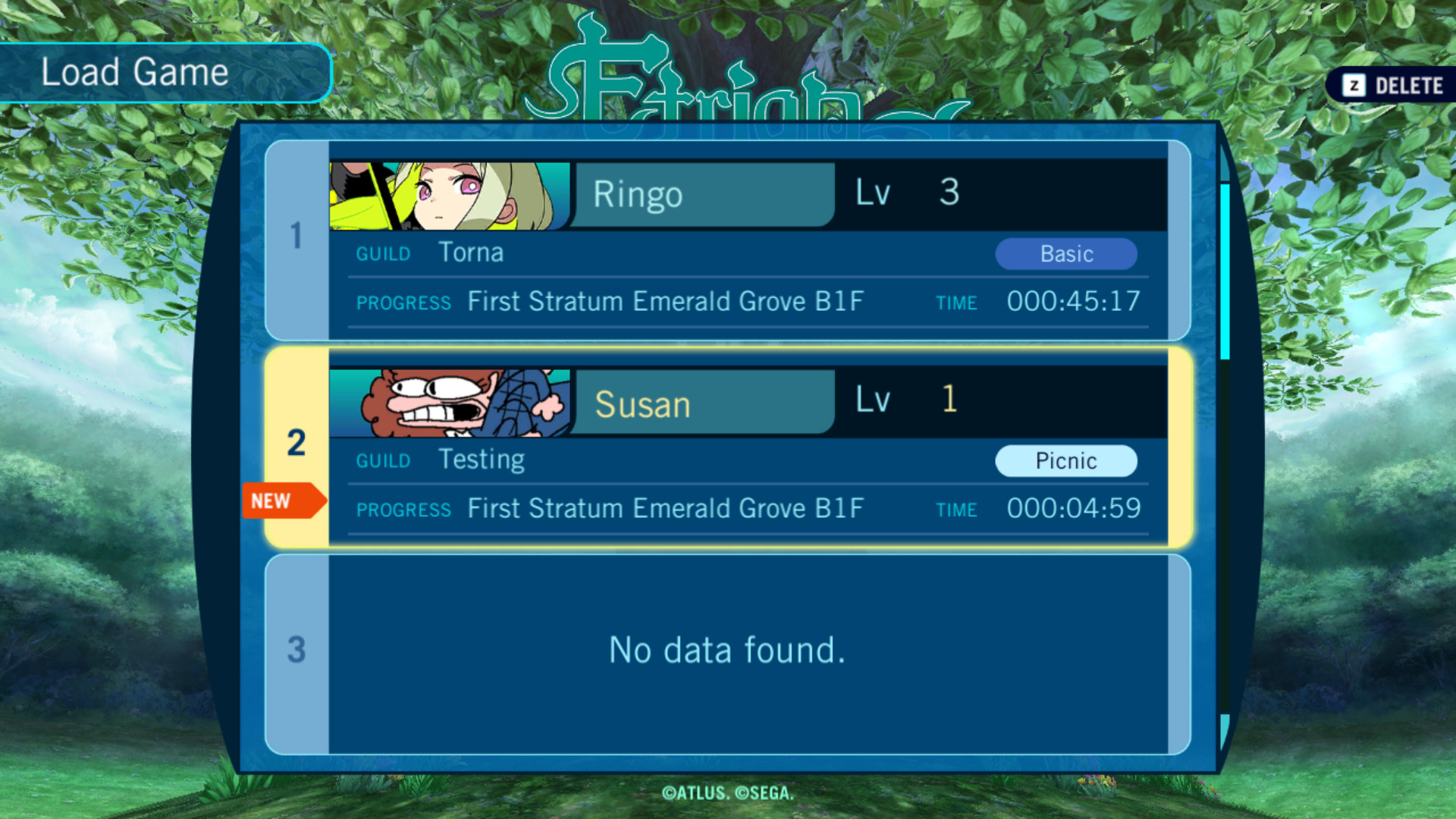Open the Load Game header tab
Viewport: 1456px width, 819px height.
point(135,72)
